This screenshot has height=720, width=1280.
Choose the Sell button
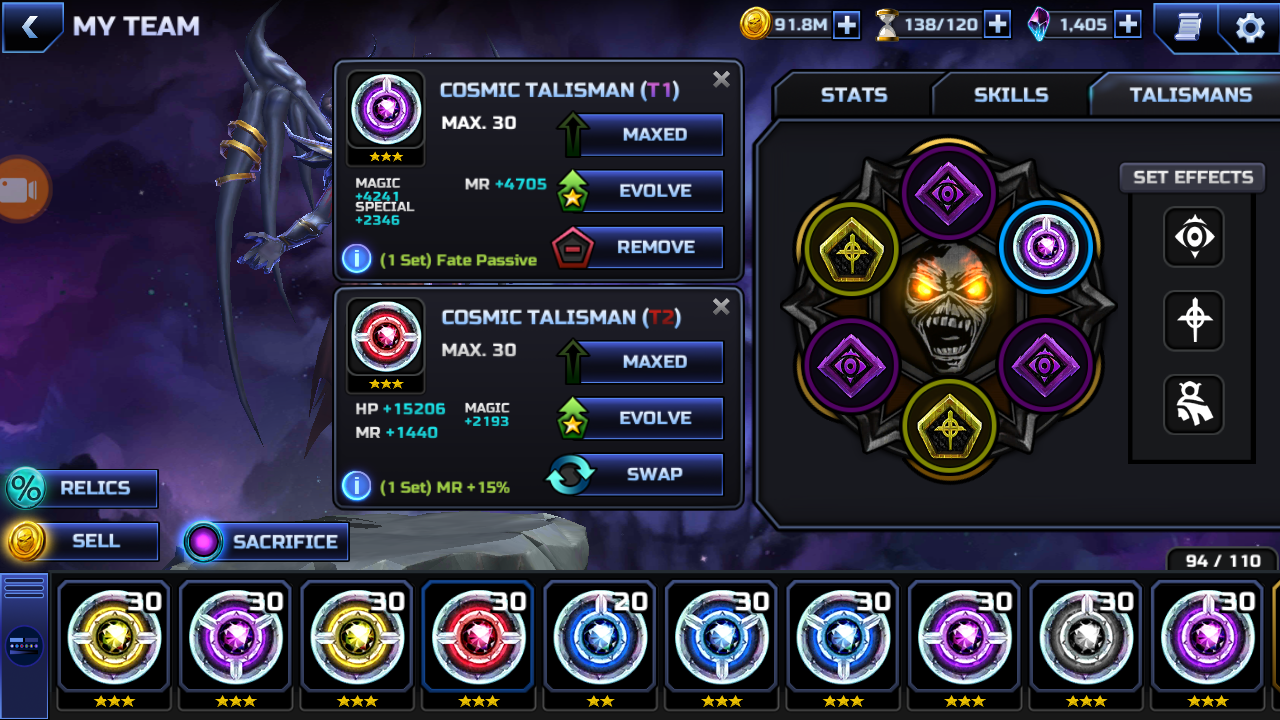tap(84, 541)
